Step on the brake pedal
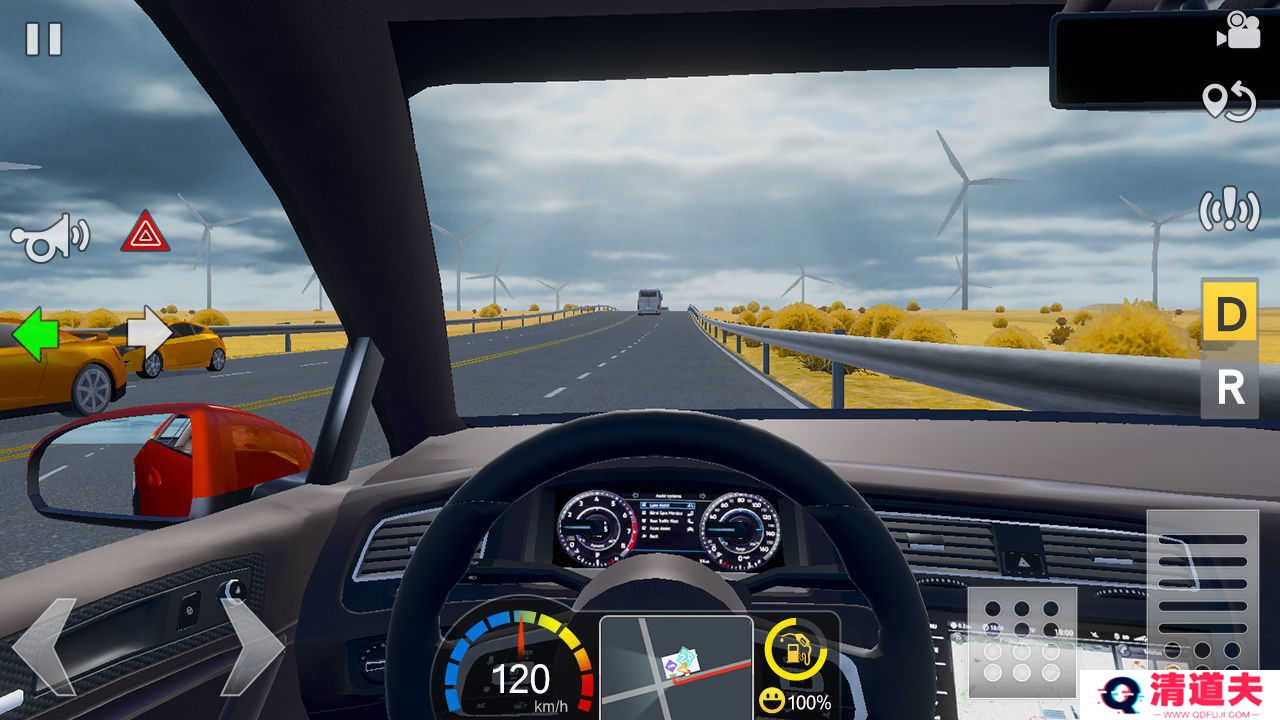The width and height of the screenshot is (1280, 720). coord(1021,640)
